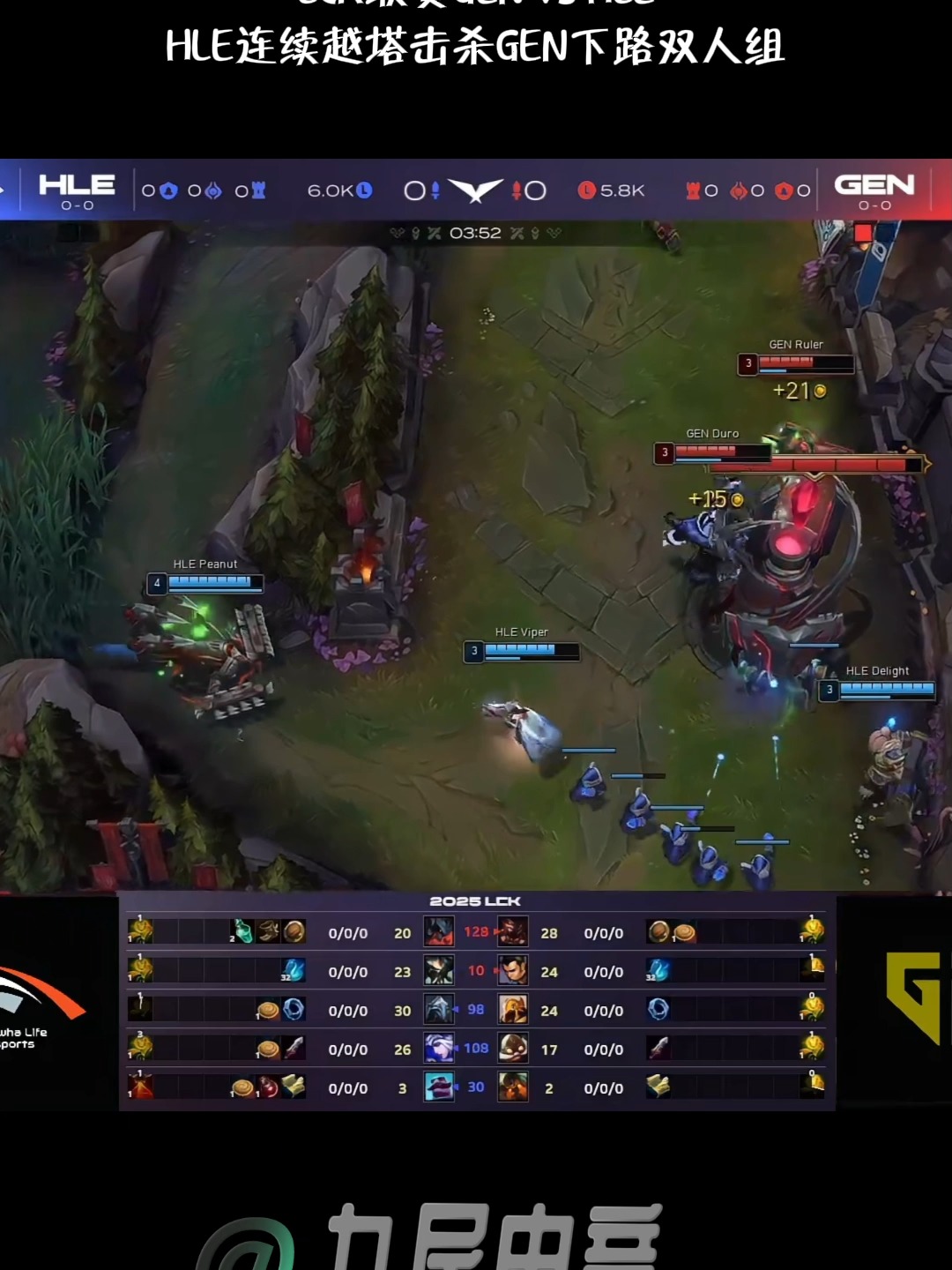Select GEN jungler's Xin Zhao portrait
Screen dimensions: 952x1270
(x=513, y=970)
